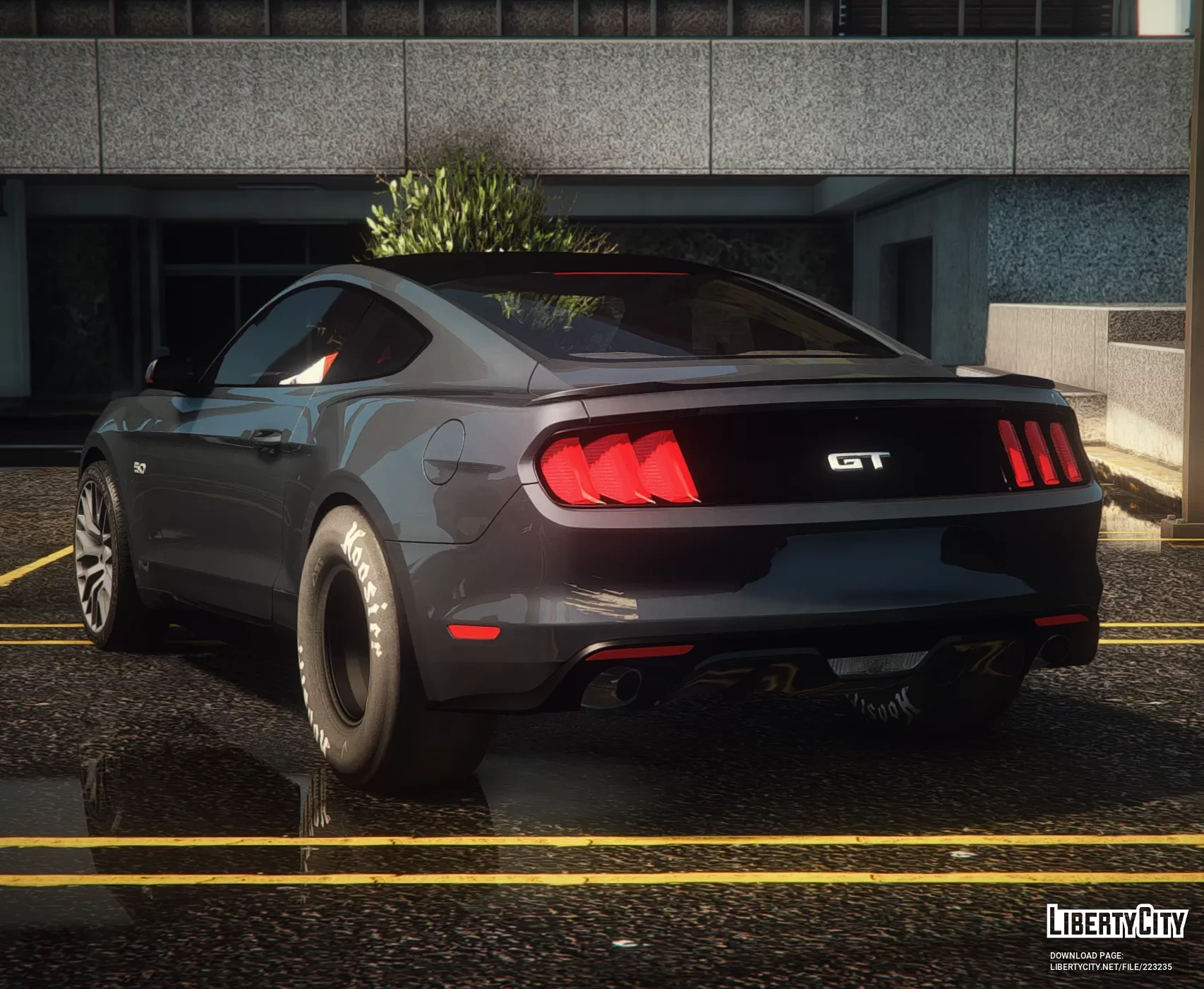This screenshot has height=989, width=1204.
Task: Open the libertycity.net/file/223235 download link
Action: [x=1110, y=966]
